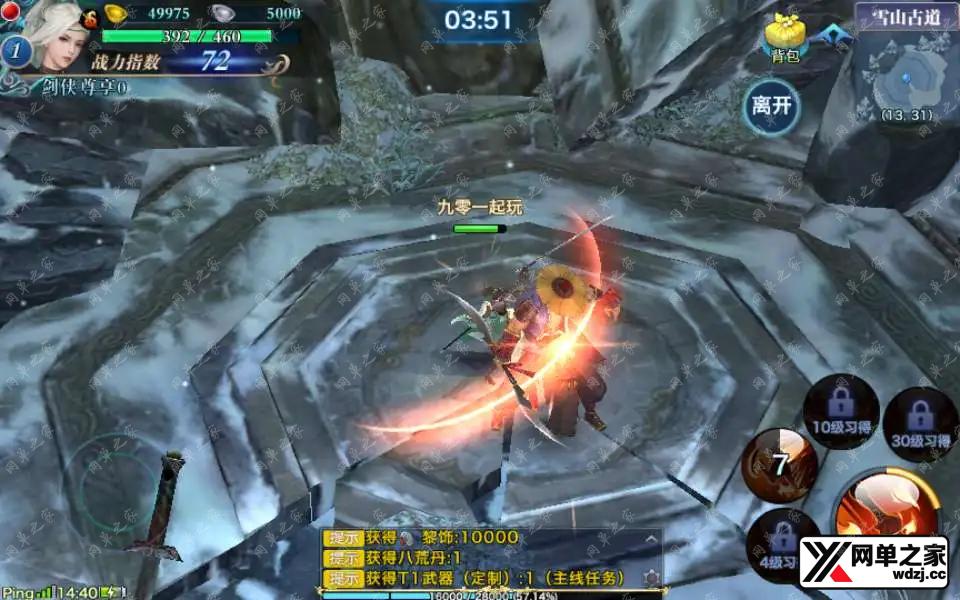
Task: Activate the skill on cooldown showing 7
Action: (x=778, y=464)
